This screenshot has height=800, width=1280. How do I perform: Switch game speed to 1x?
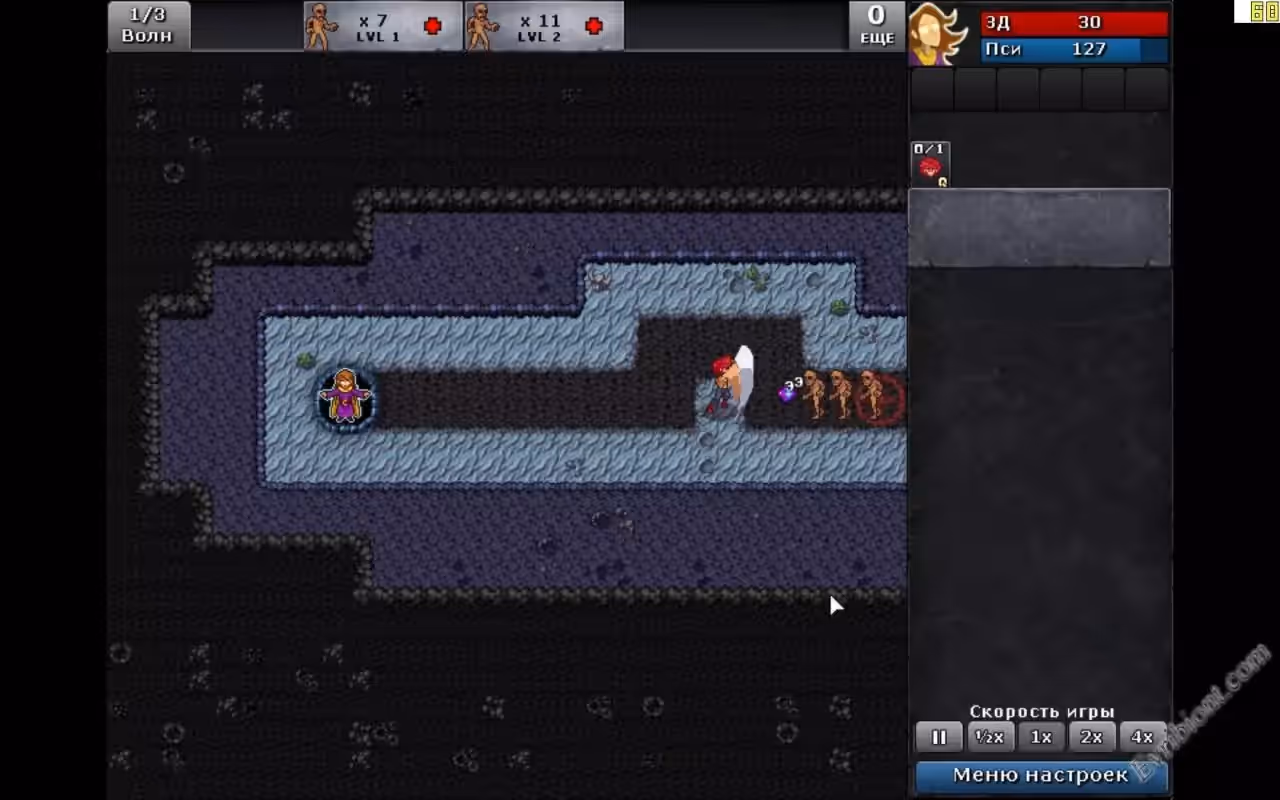pos(1041,737)
